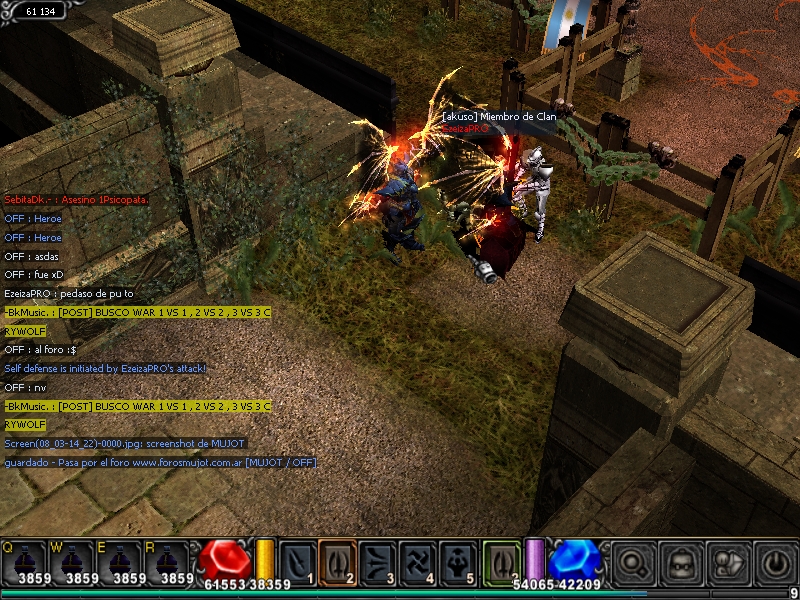Viewport: 800px width, 600px height.
Task: Open the green-framed current skill selector
Action: point(502,560)
